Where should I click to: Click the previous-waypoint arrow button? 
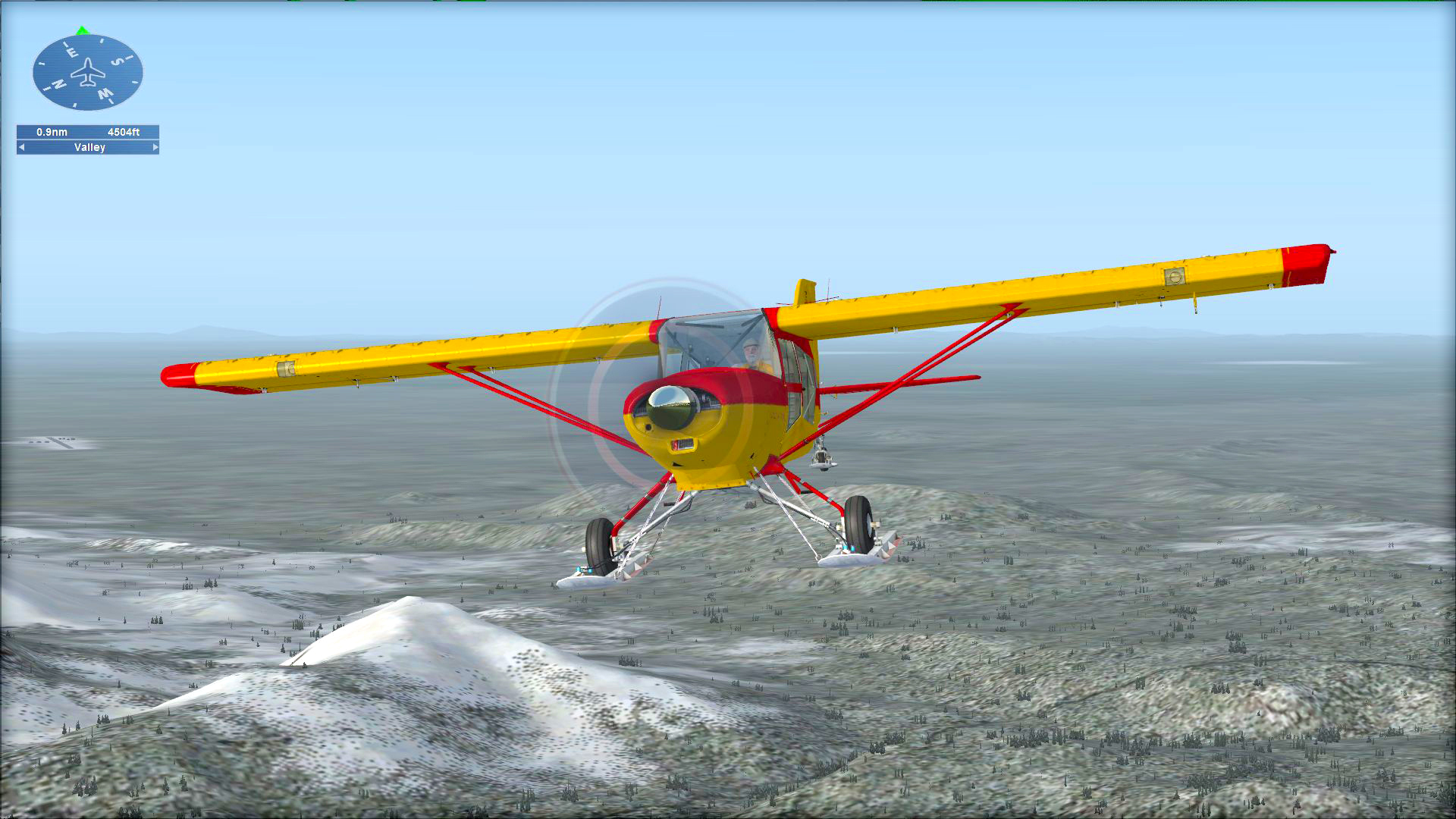click(x=20, y=148)
